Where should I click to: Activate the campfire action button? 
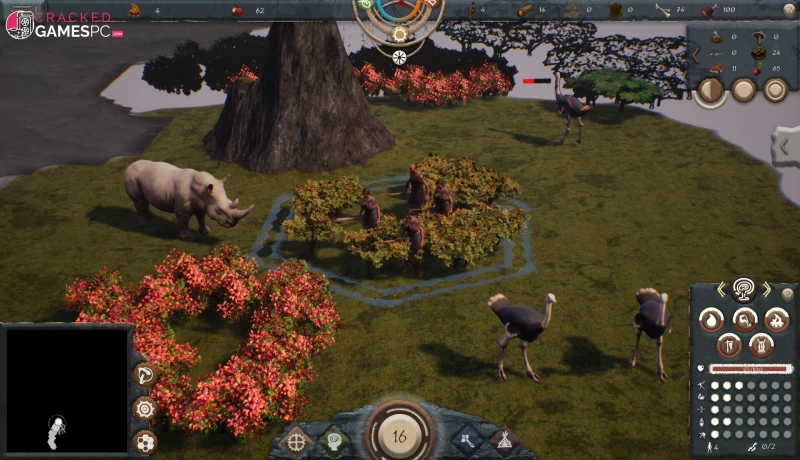pos(776,320)
